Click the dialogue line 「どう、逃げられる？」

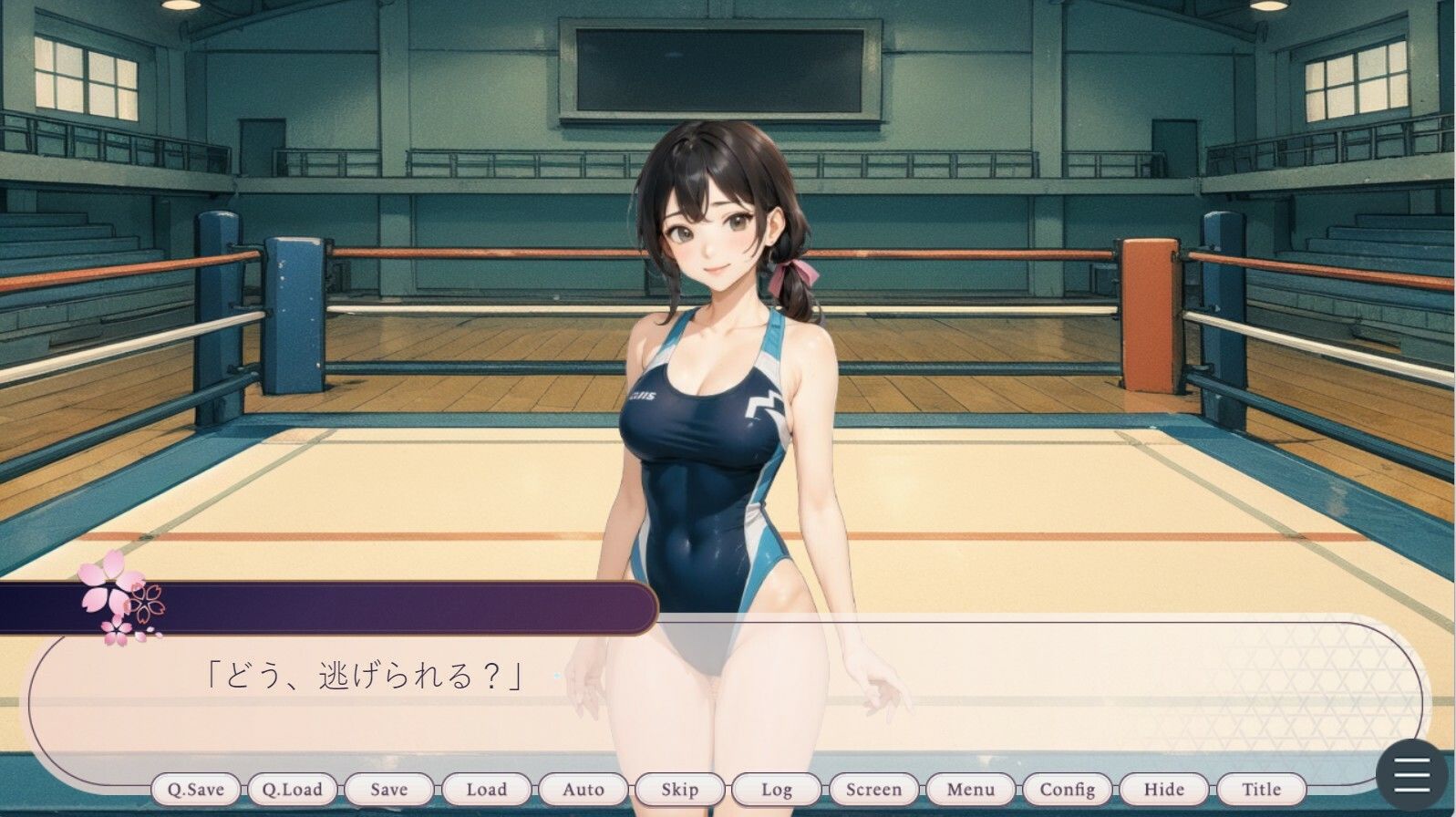pyautogui.click(x=364, y=675)
